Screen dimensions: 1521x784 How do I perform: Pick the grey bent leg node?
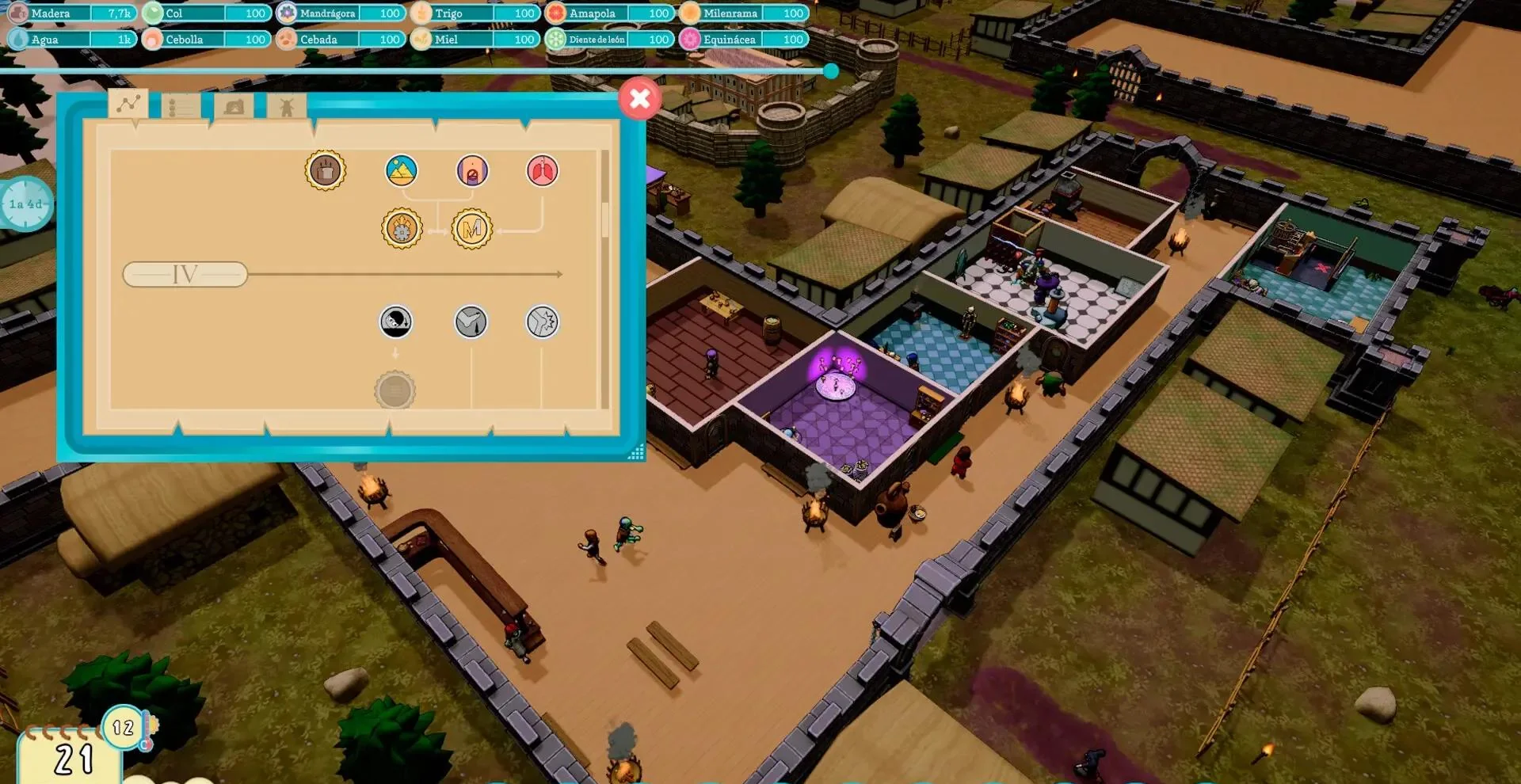[471, 322]
